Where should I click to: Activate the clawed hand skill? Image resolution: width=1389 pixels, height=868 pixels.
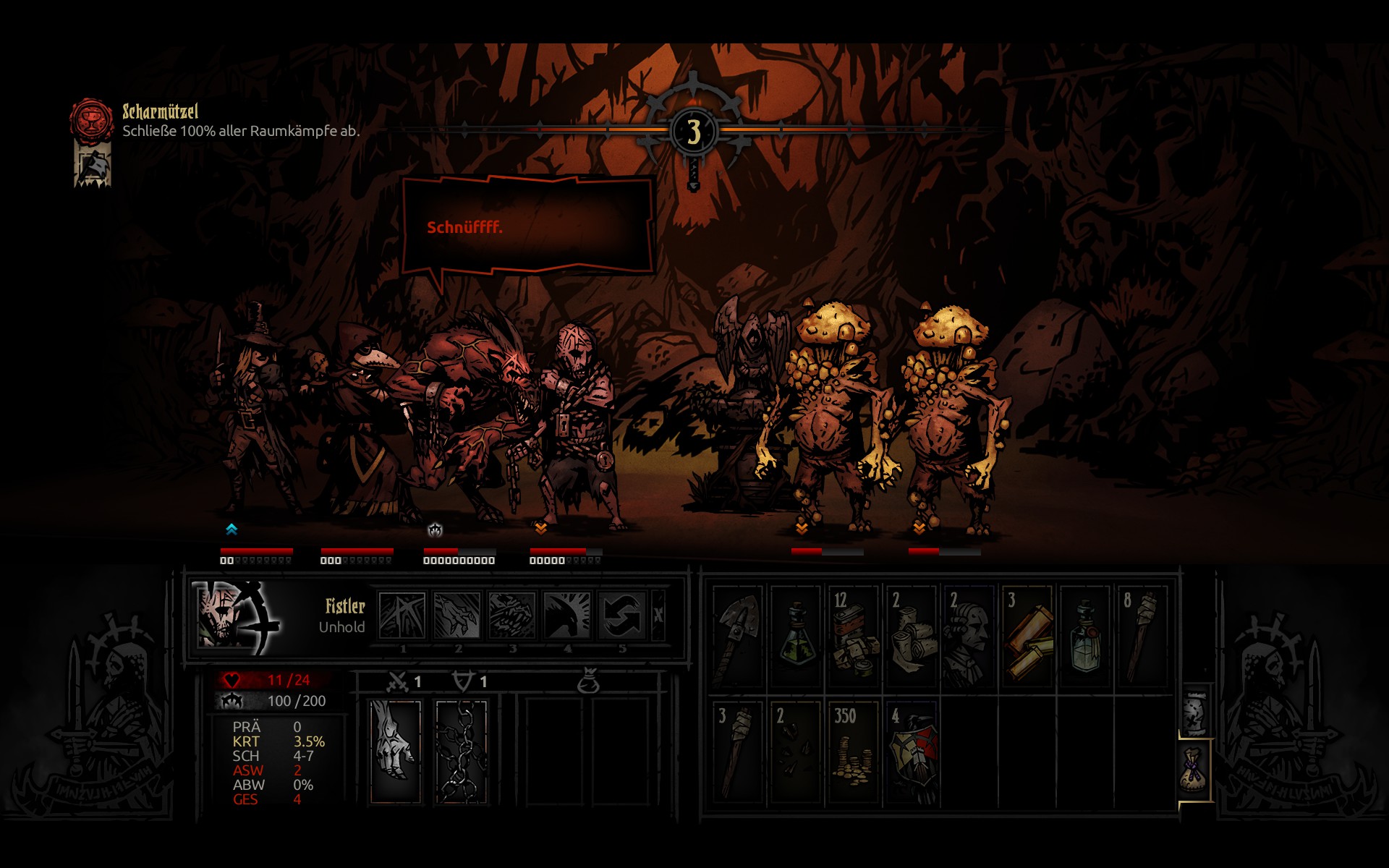pyautogui.click(x=457, y=616)
